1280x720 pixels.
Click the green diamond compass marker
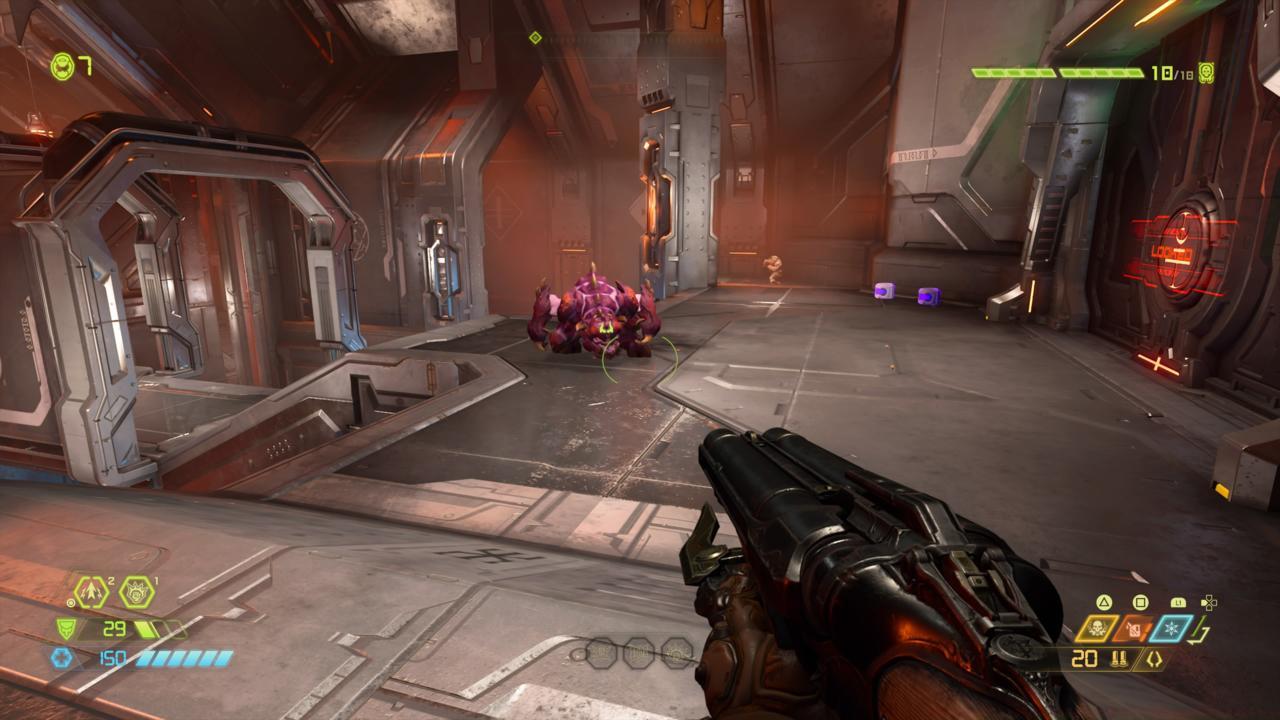[535, 38]
